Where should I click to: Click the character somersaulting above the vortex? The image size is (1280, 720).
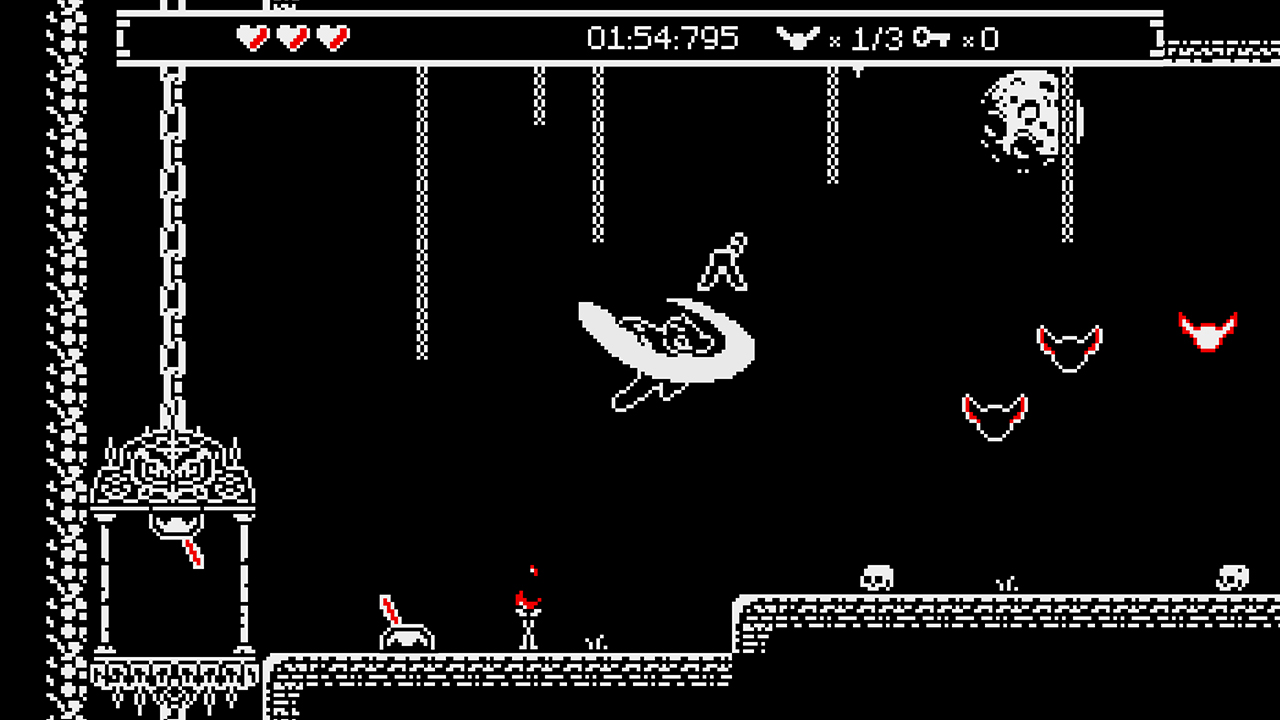tap(725, 260)
